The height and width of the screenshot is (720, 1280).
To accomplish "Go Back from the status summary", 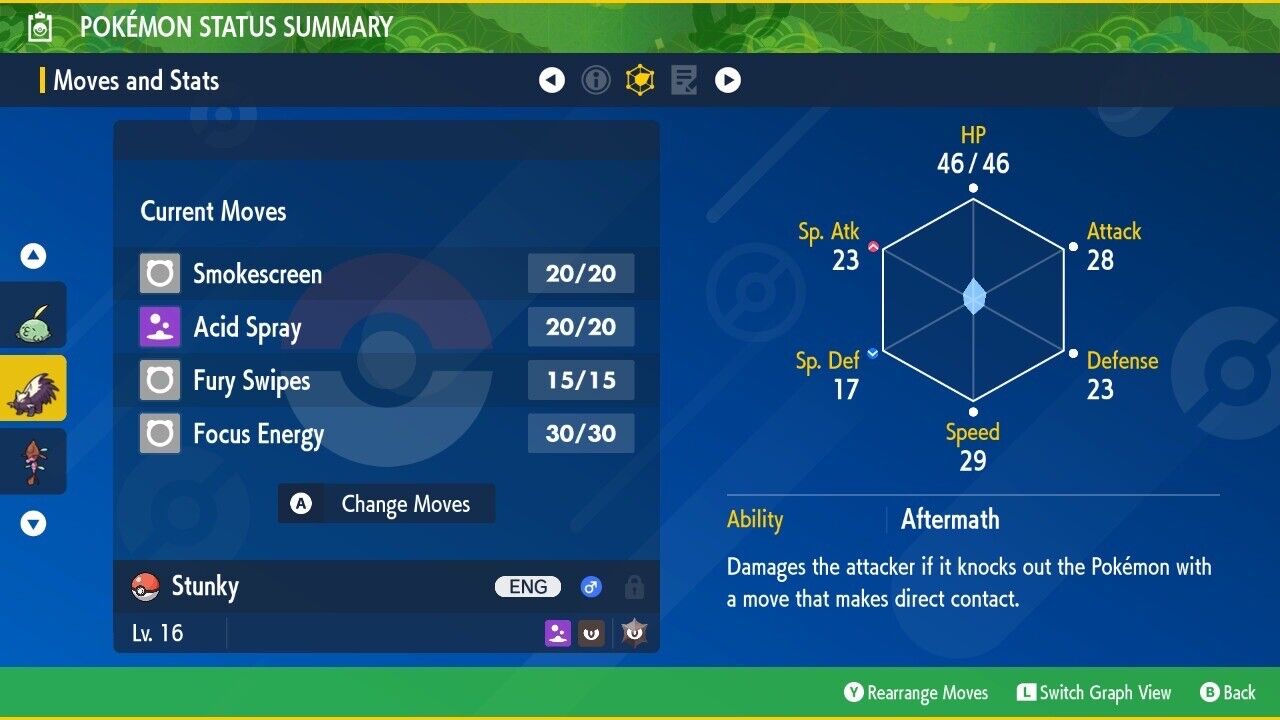I will coord(1228,693).
